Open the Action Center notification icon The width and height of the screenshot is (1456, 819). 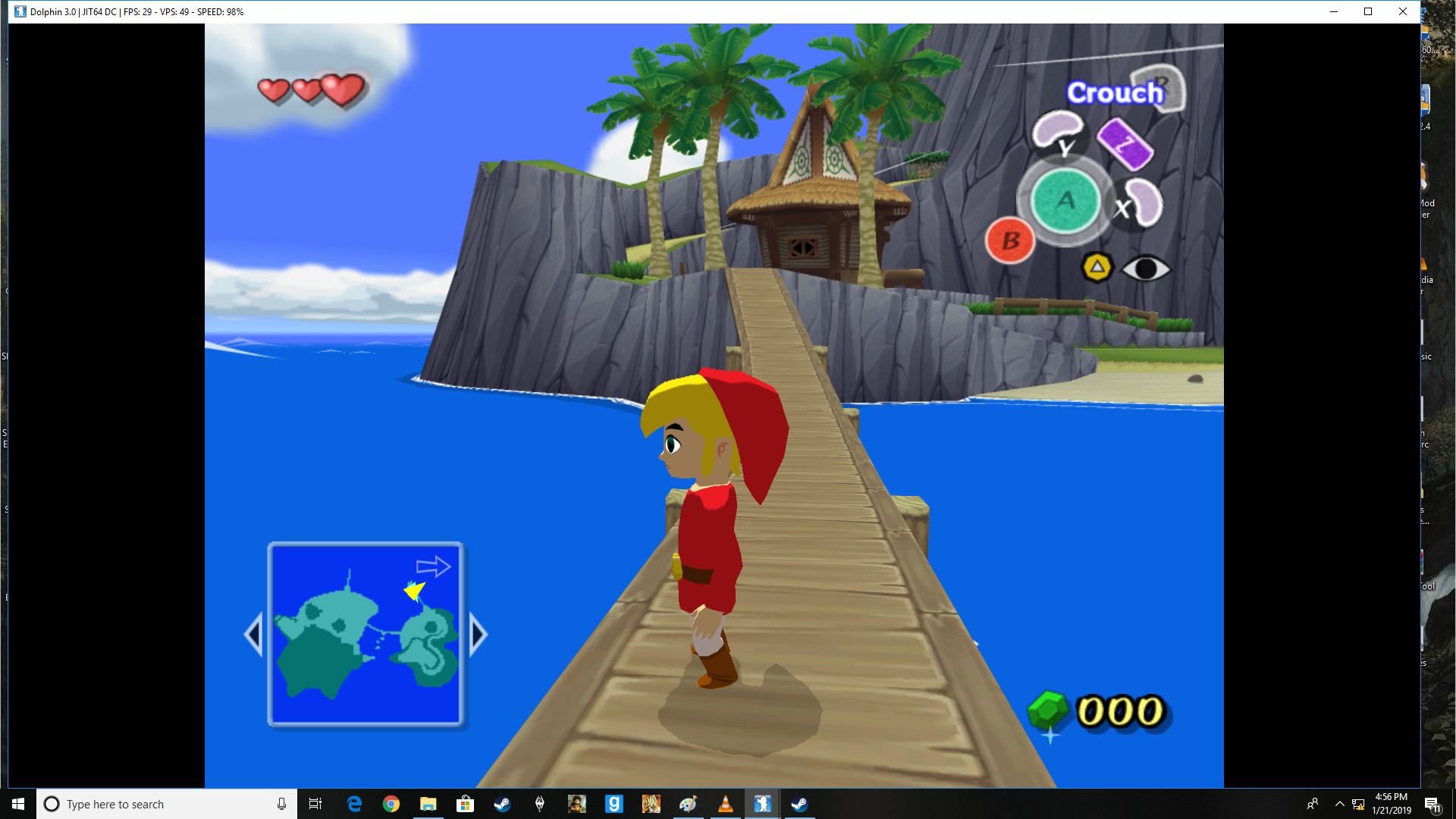click(x=1433, y=804)
